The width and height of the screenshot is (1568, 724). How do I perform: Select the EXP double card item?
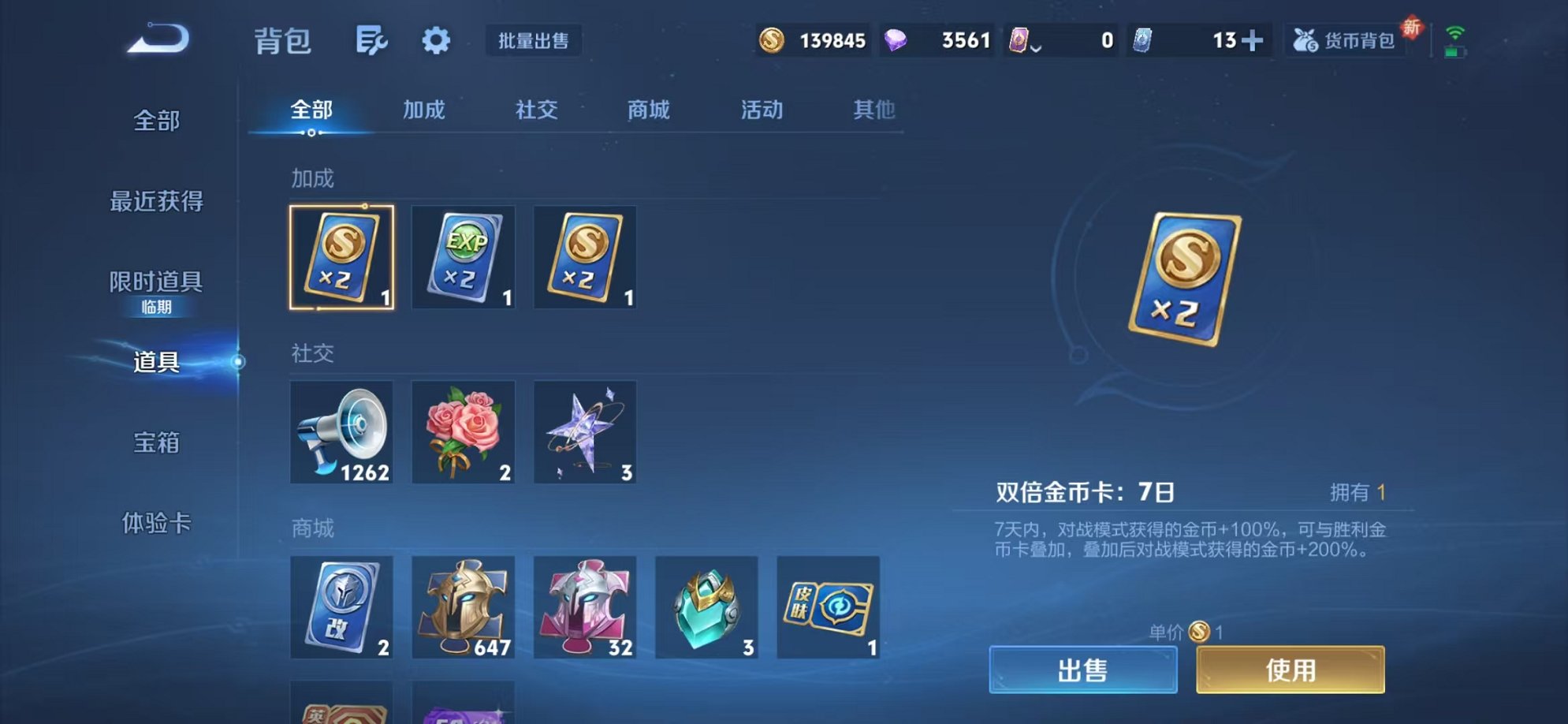click(464, 258)
